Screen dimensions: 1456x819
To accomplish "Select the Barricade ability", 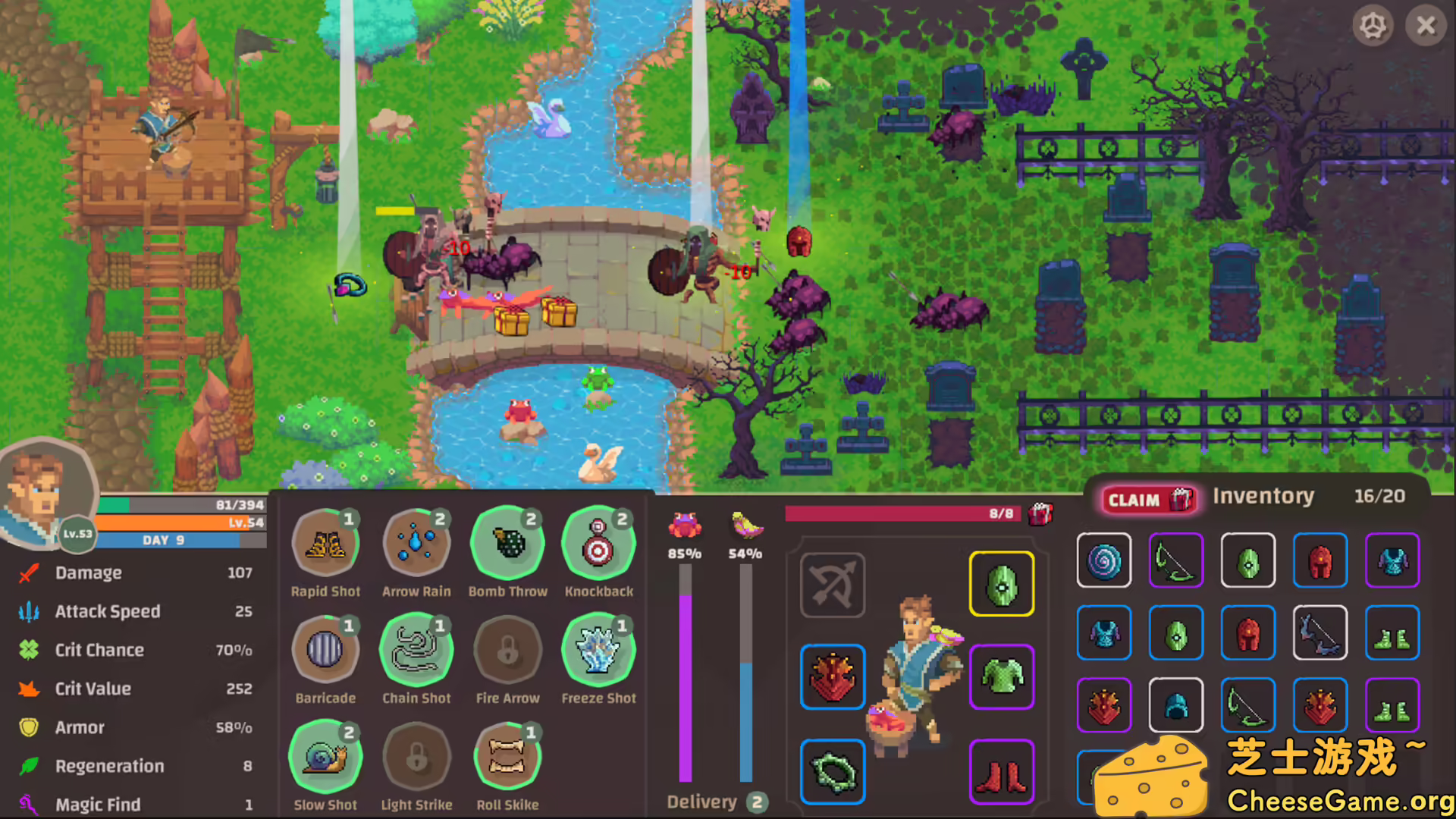I will [325, 648].
